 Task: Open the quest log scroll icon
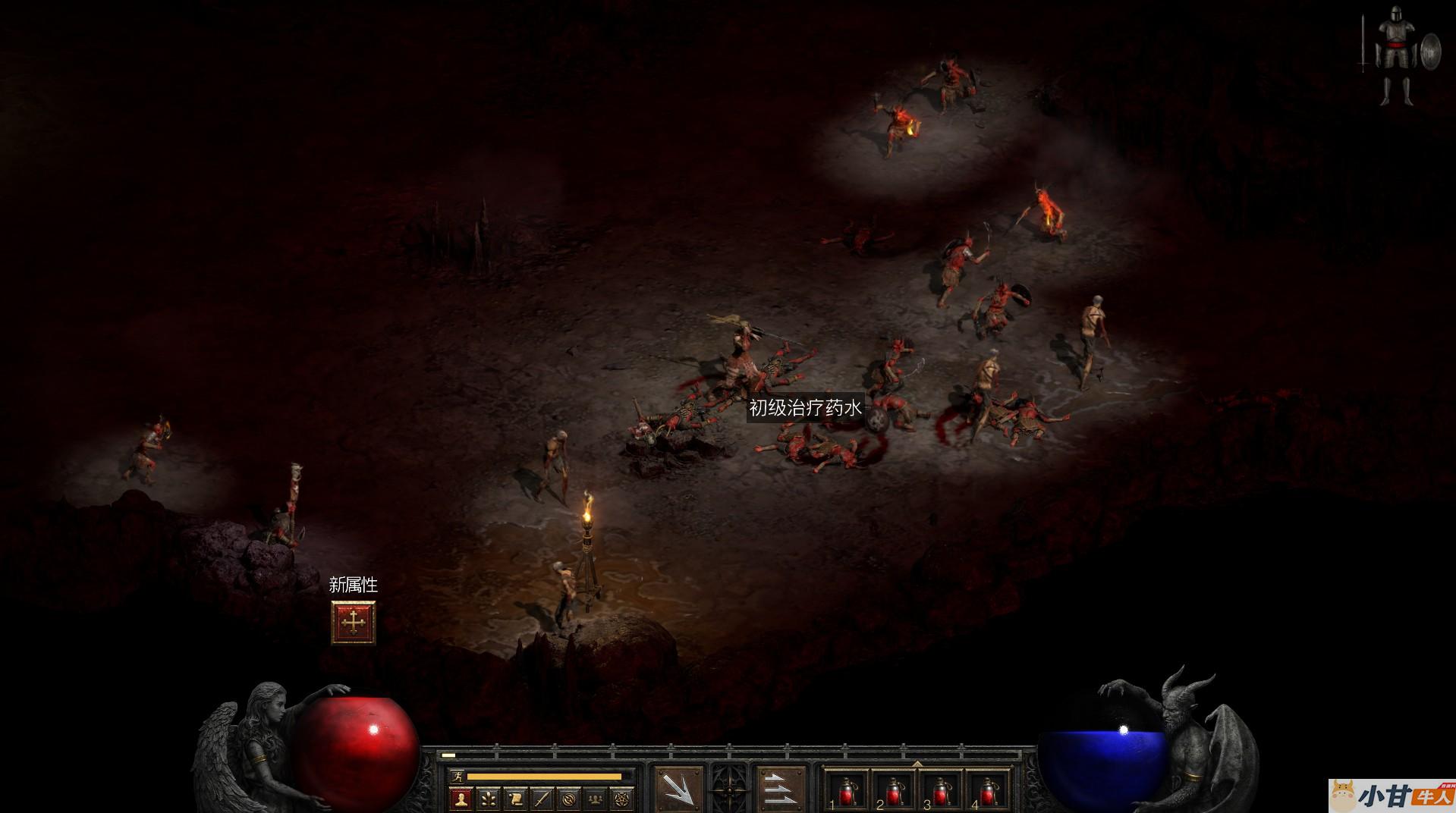tap(515, 798)
